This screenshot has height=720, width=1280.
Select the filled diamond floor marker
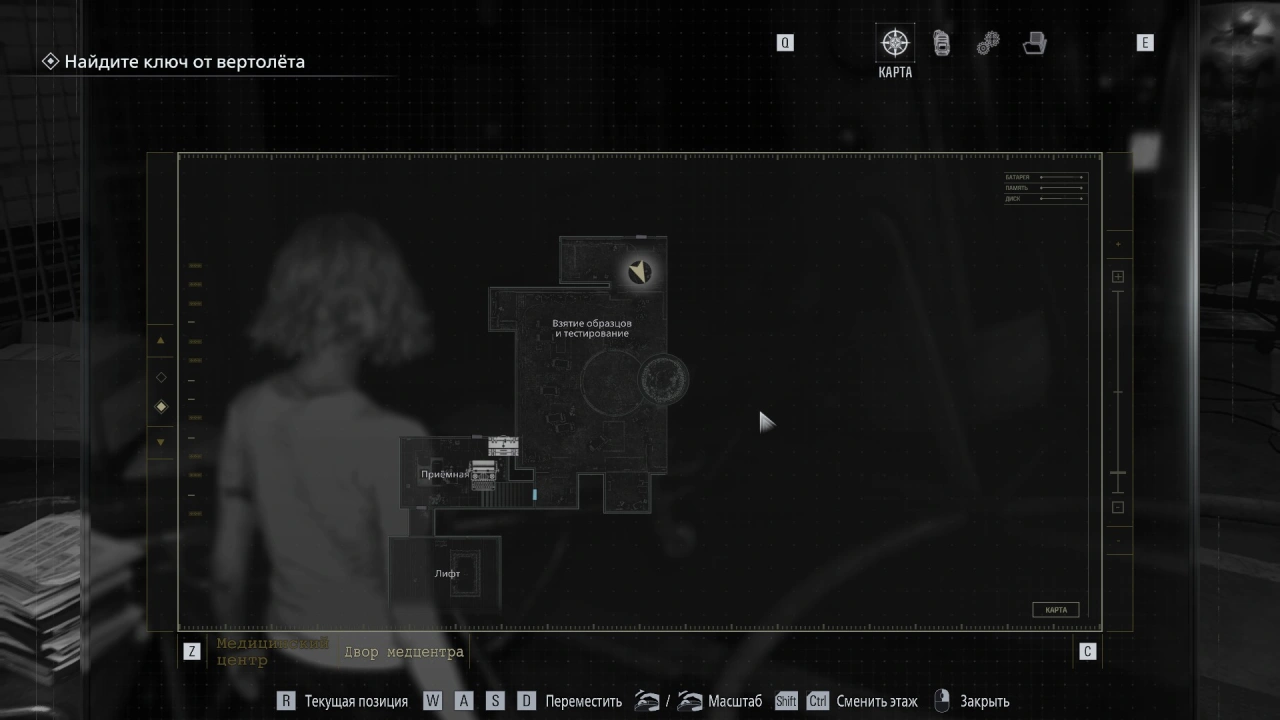(x=161, y=407)
